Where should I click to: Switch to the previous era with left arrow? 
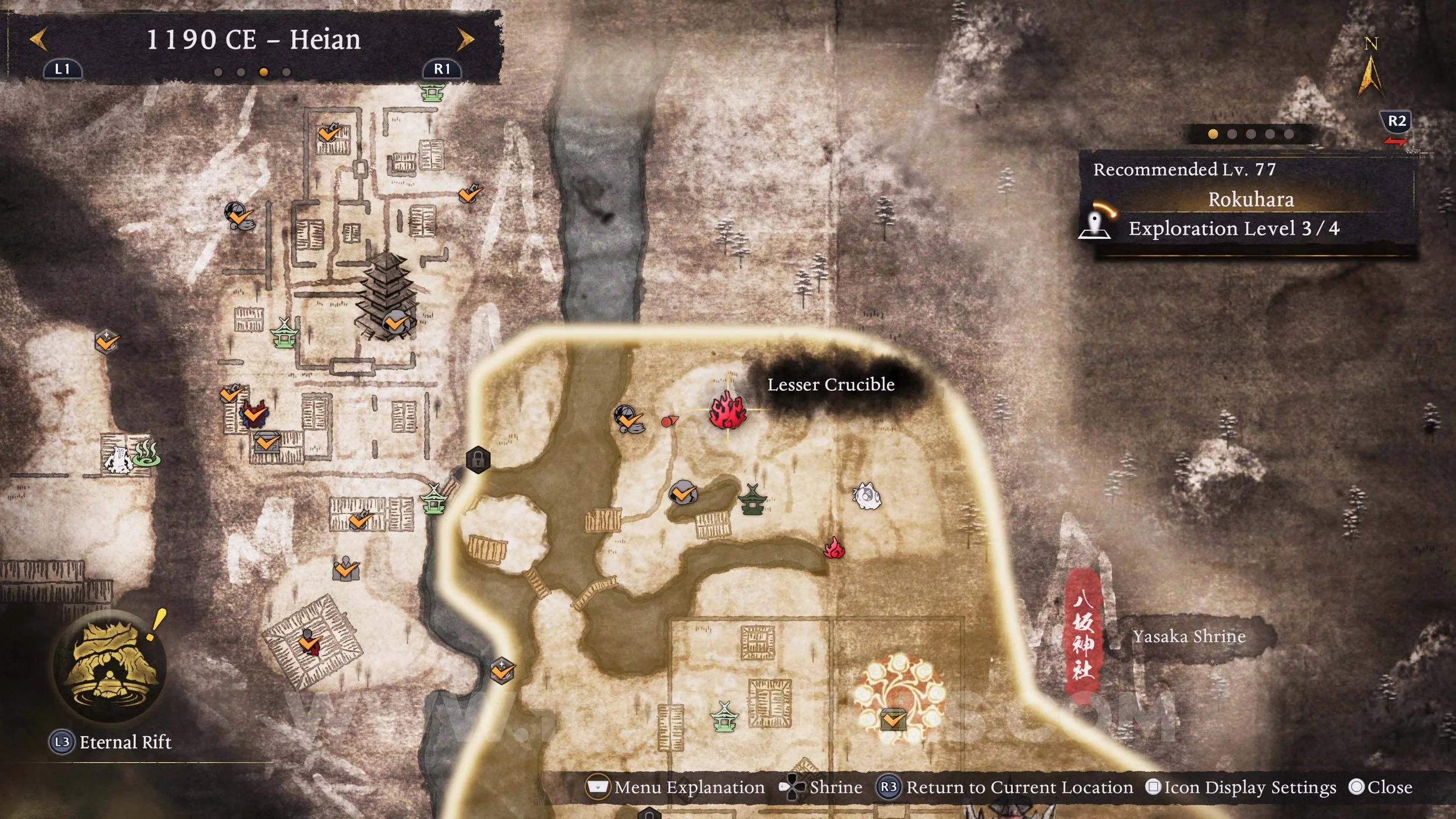(x=38, y=40)
